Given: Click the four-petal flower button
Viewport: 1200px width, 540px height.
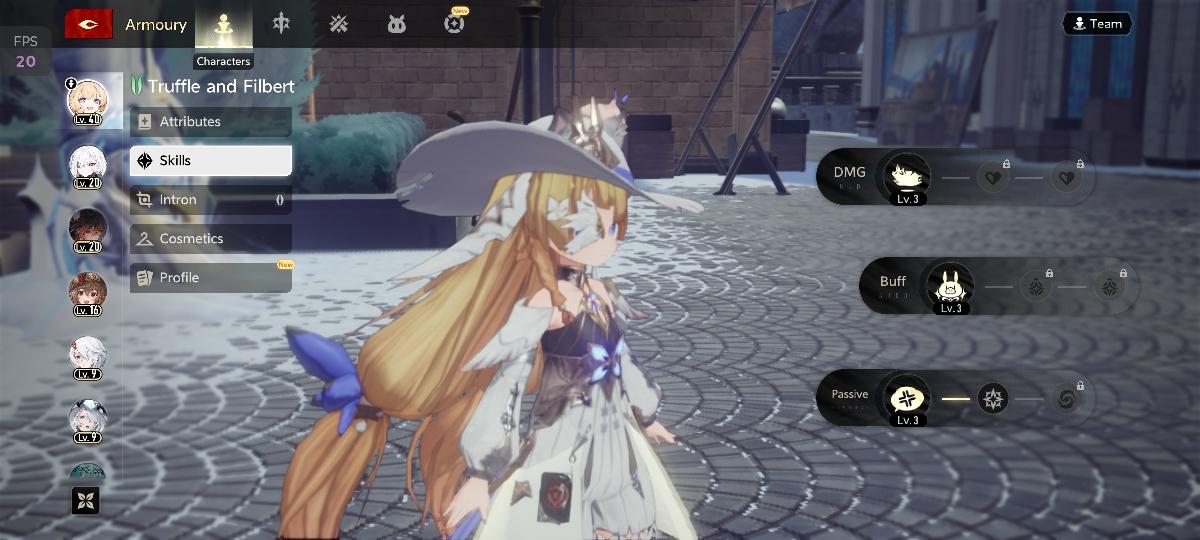Looking at the screenshot, I should [x=86, y=500].
